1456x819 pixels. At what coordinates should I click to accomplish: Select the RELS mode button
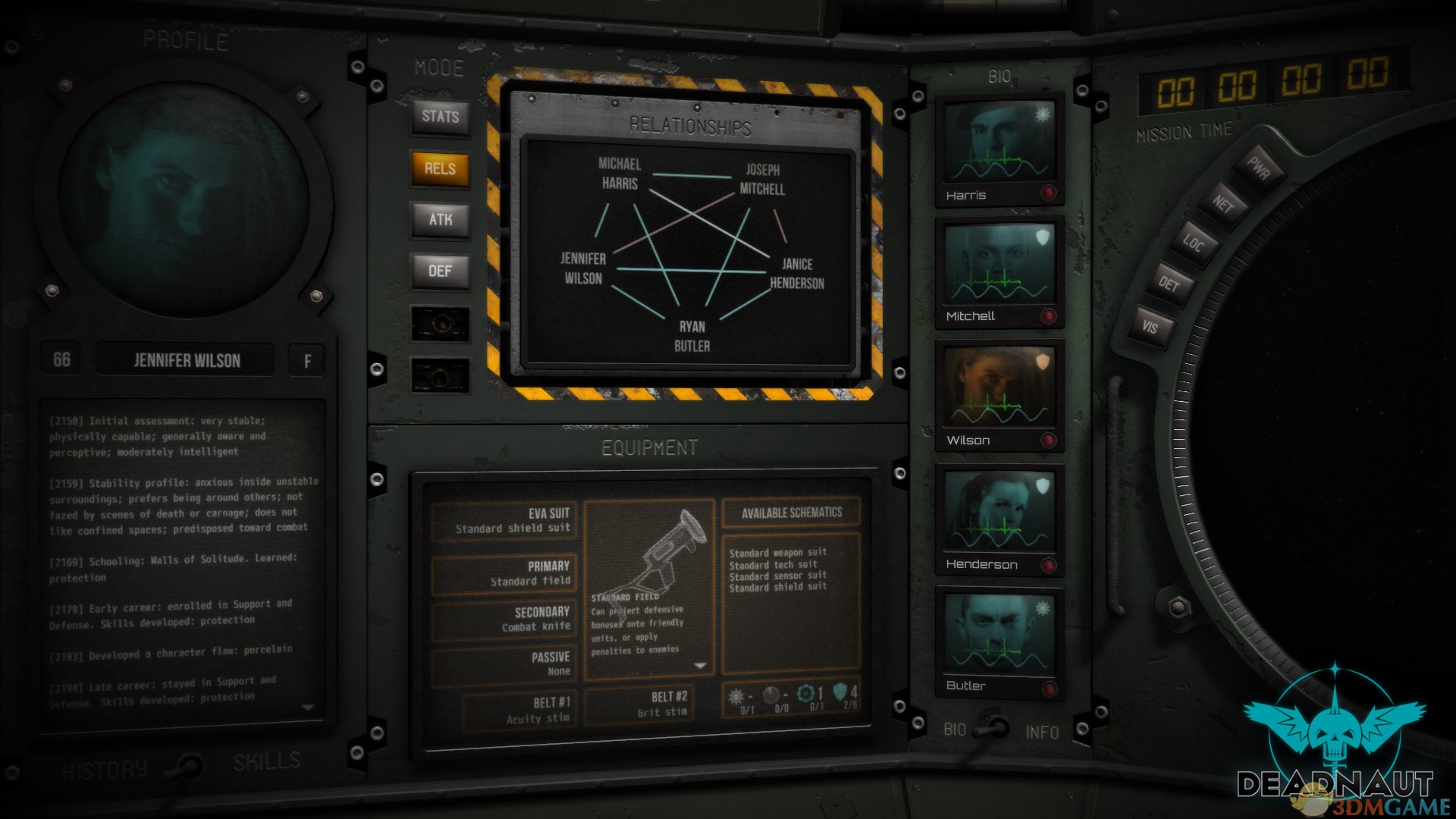440,168
